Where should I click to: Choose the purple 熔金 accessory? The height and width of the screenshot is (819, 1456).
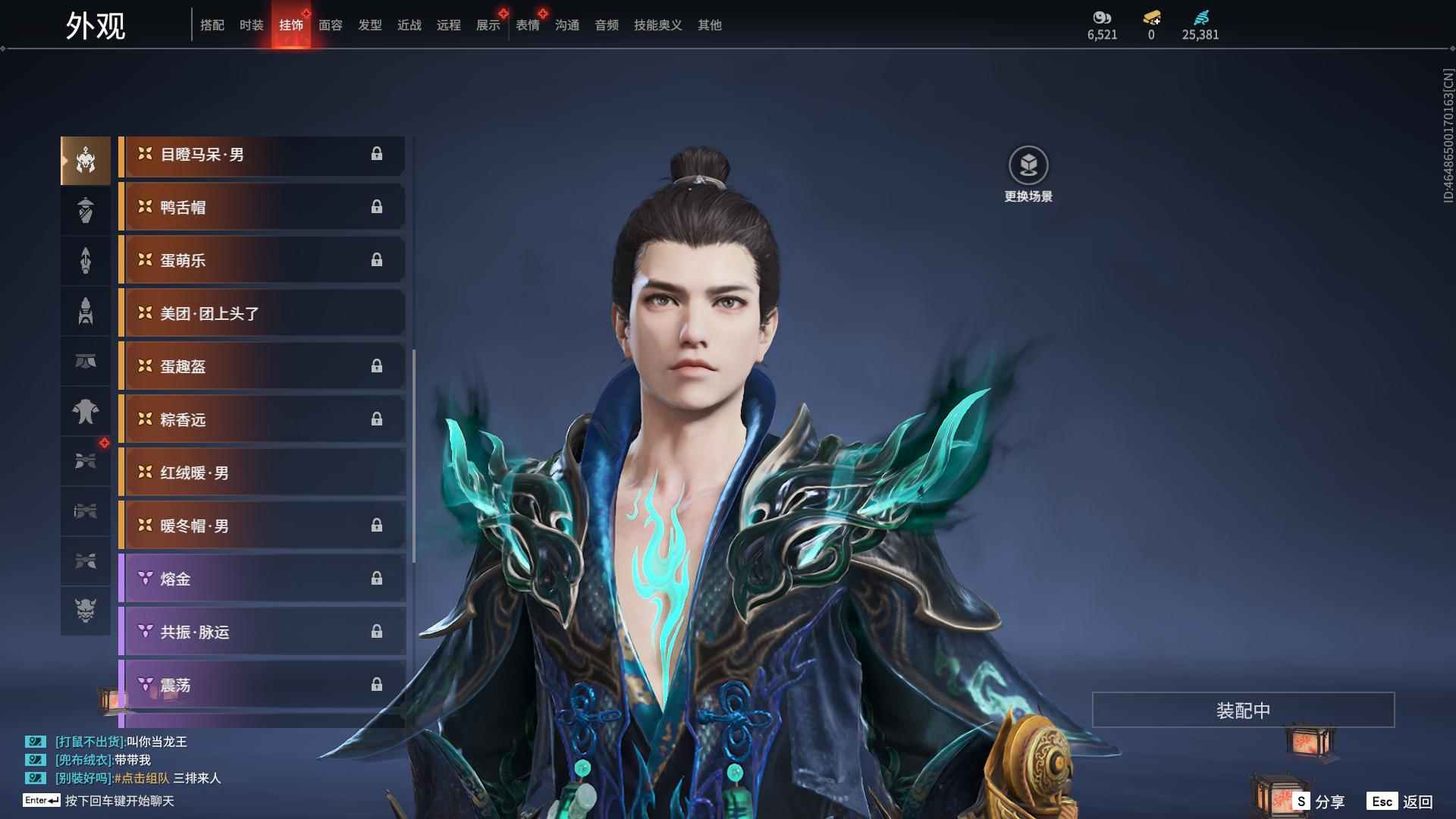coord(262,579)
